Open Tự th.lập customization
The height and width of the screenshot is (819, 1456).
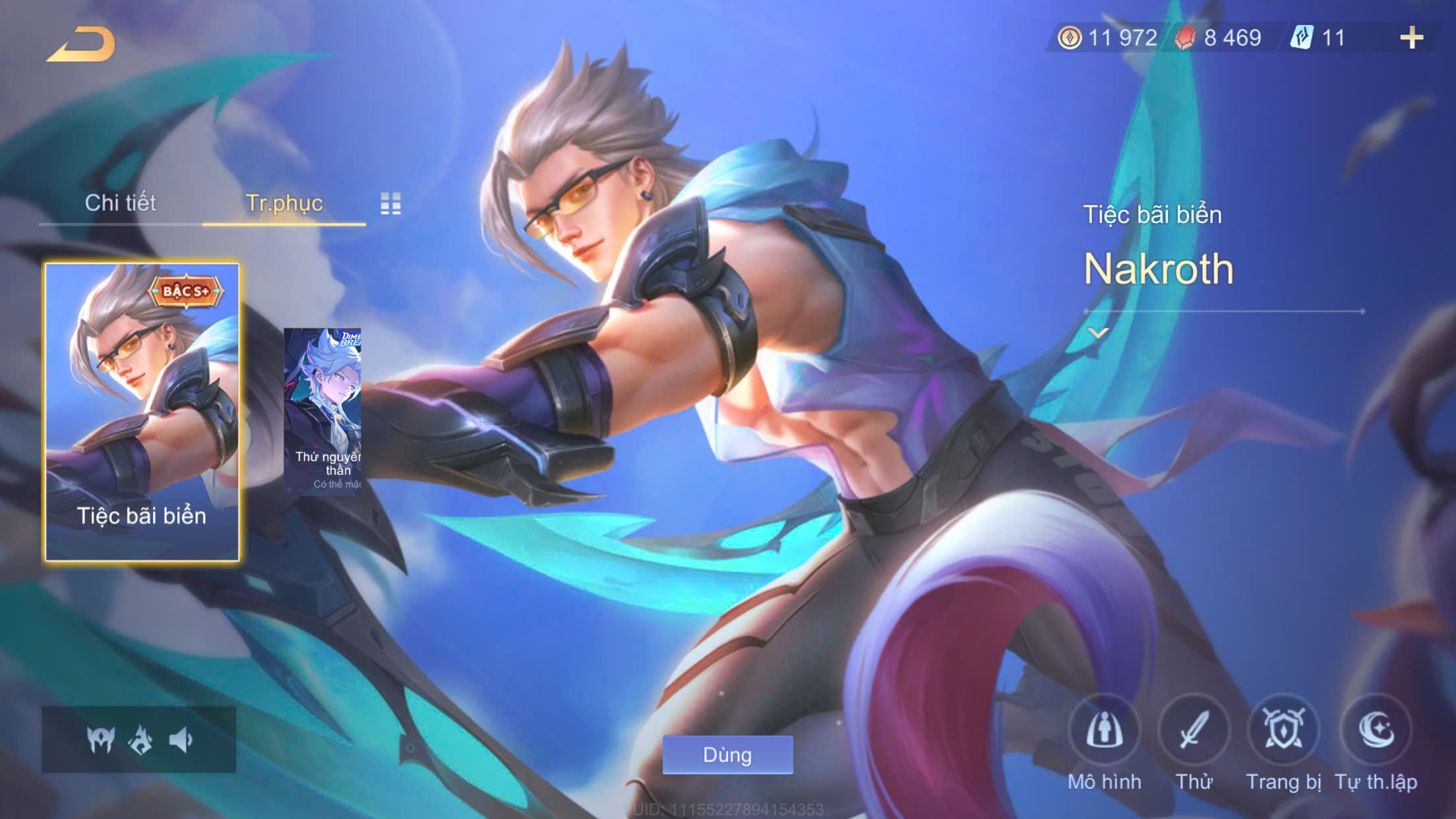tap(1376, 731)
